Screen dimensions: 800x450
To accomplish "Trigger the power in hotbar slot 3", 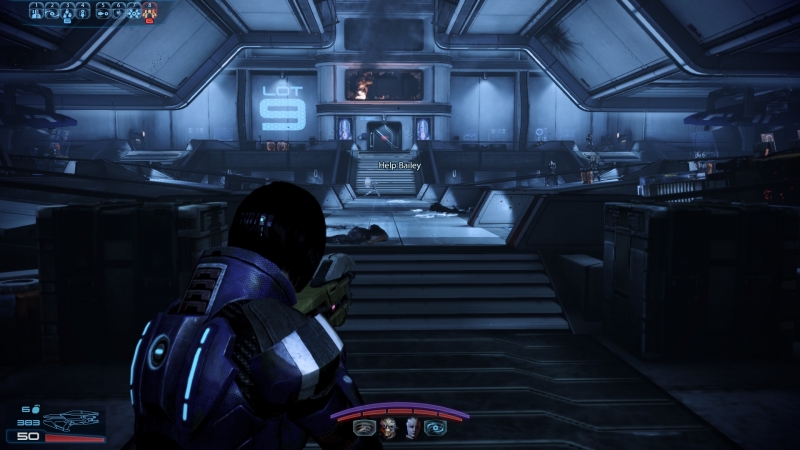I will [x=68, y=11].
